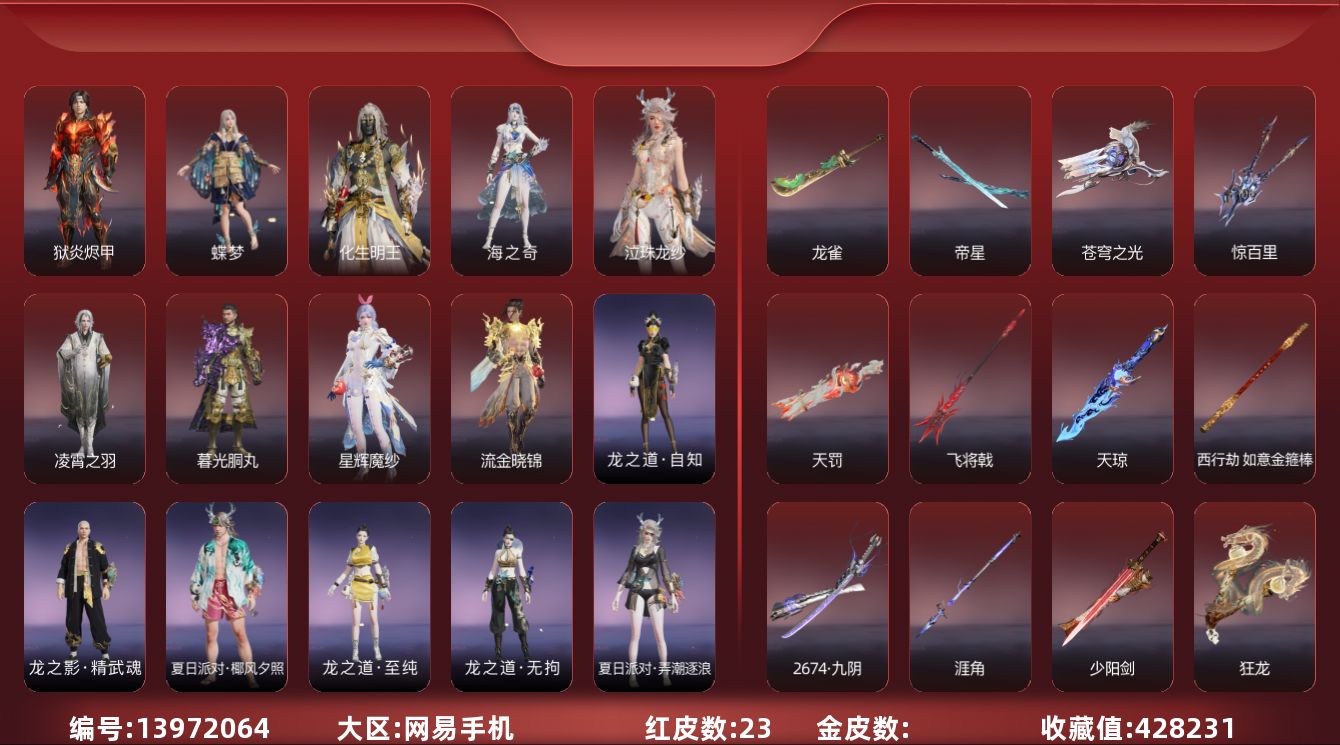Viewport: 1340px width, 745px height.
Task: Select the 龙雀 weapon skin card
Action: pyautogui.click(x=827, y=180)
